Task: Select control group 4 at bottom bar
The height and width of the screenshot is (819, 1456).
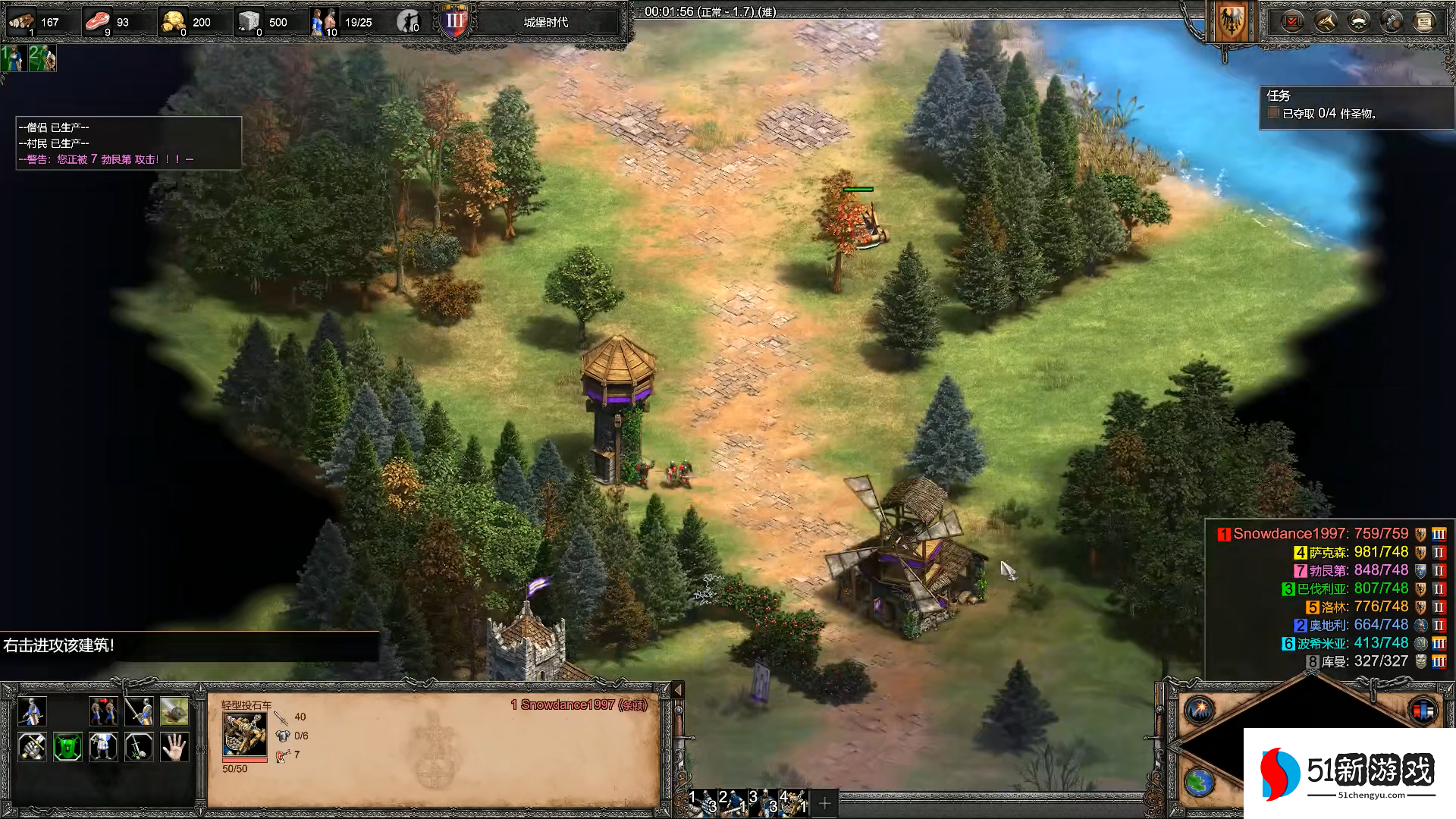Action: click(x=792, y=802)
